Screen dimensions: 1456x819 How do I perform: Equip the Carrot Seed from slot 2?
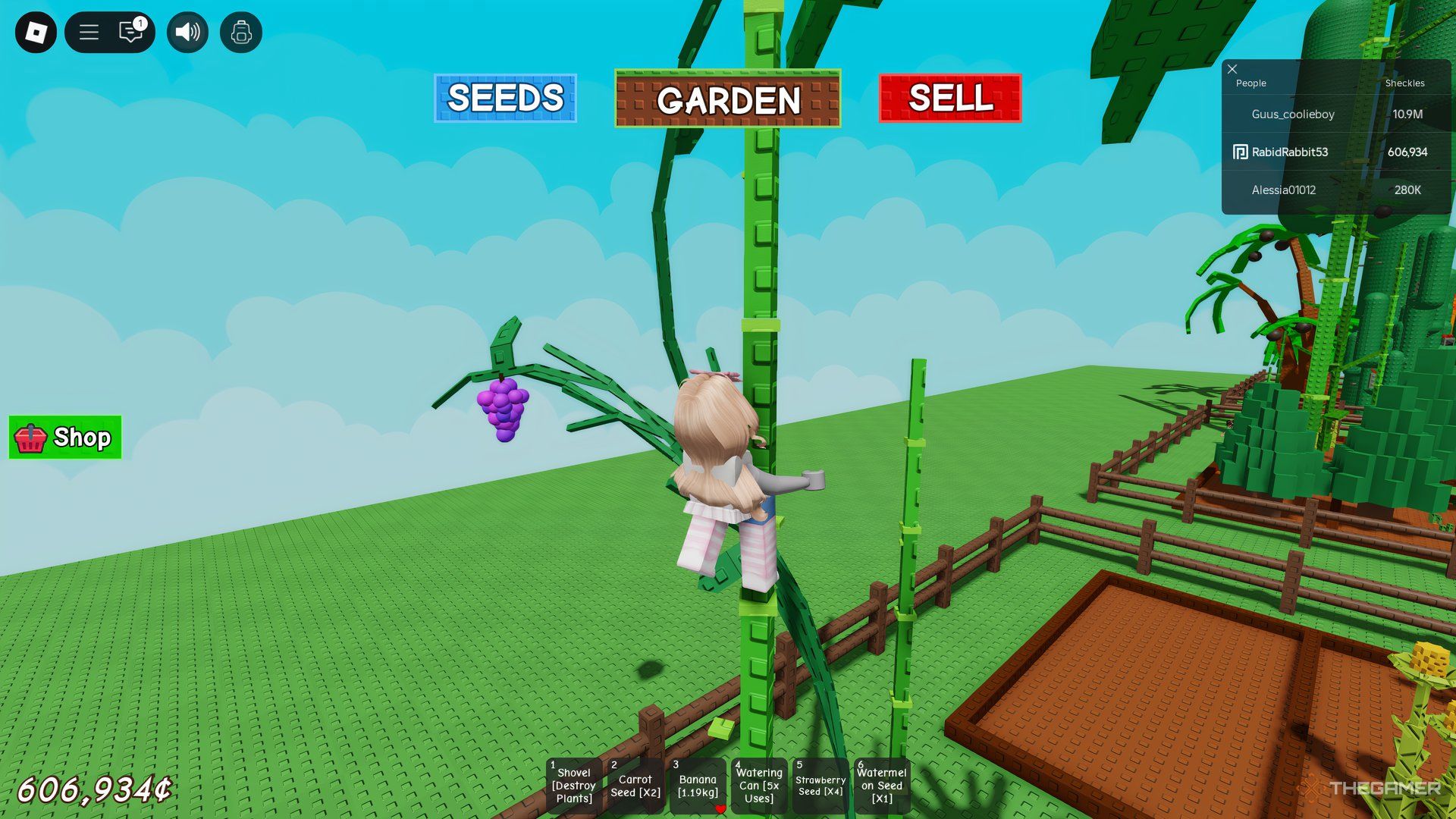[x=635, y=786]
